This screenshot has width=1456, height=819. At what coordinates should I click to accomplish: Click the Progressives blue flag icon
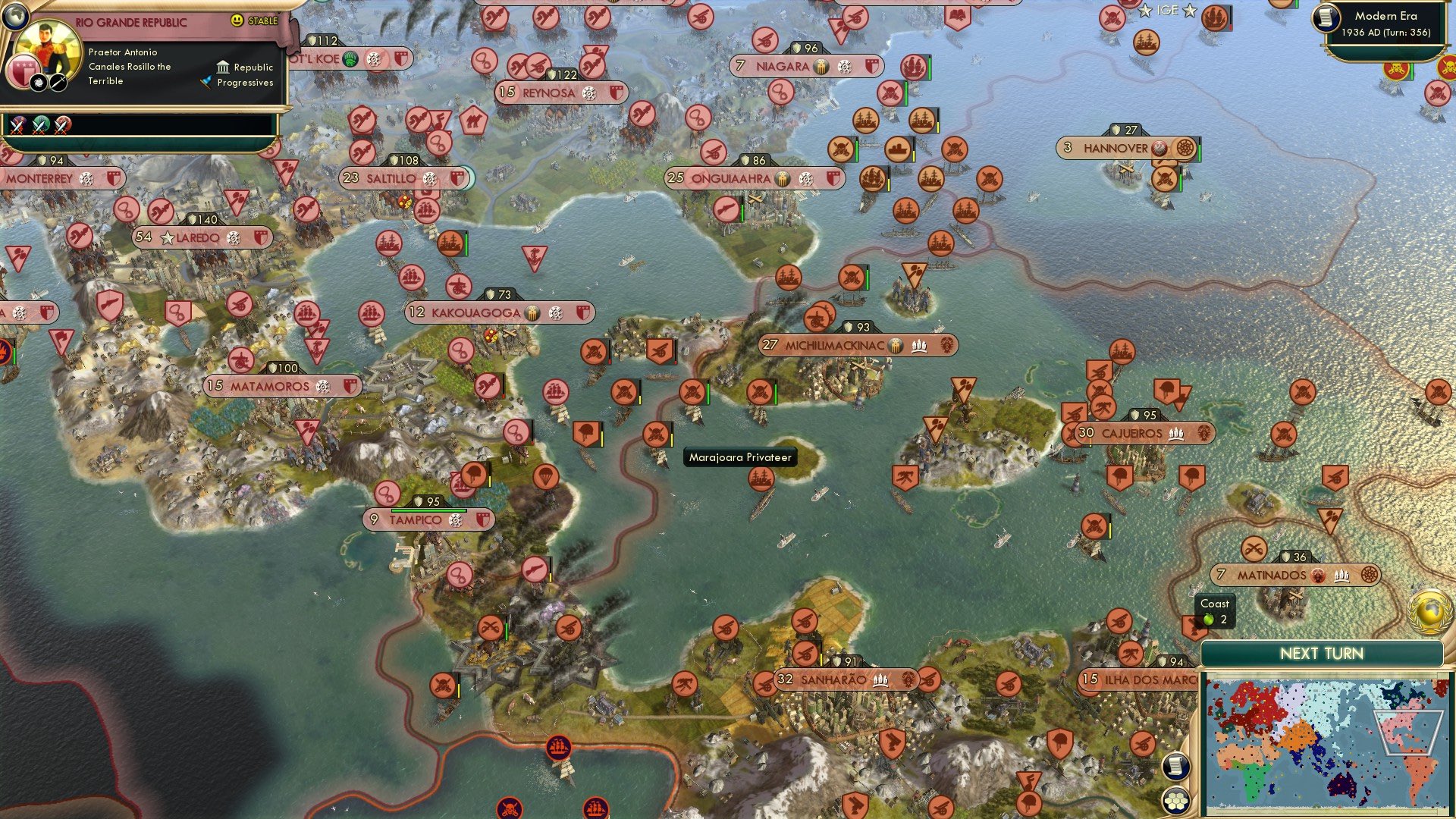point(206,82)
